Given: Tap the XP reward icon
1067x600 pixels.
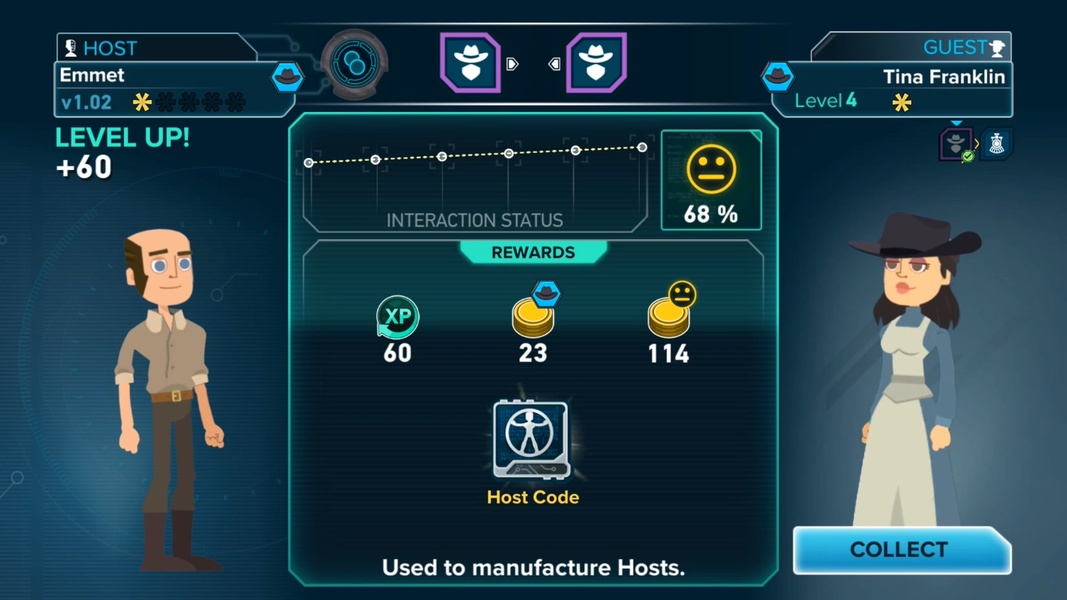Looking at the screenshot, I should pos(397,317).
